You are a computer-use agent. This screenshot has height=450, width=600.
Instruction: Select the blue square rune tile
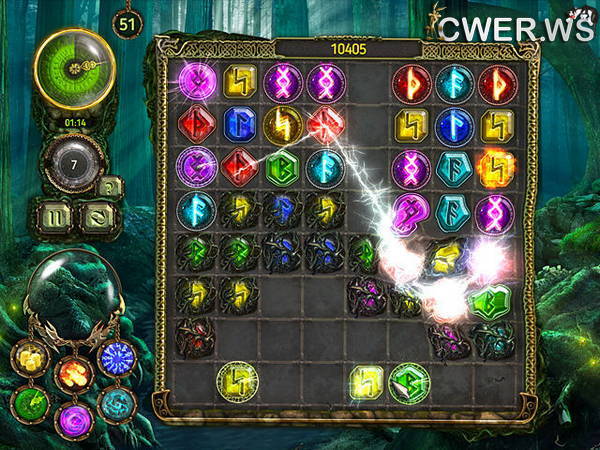(239, 124)
